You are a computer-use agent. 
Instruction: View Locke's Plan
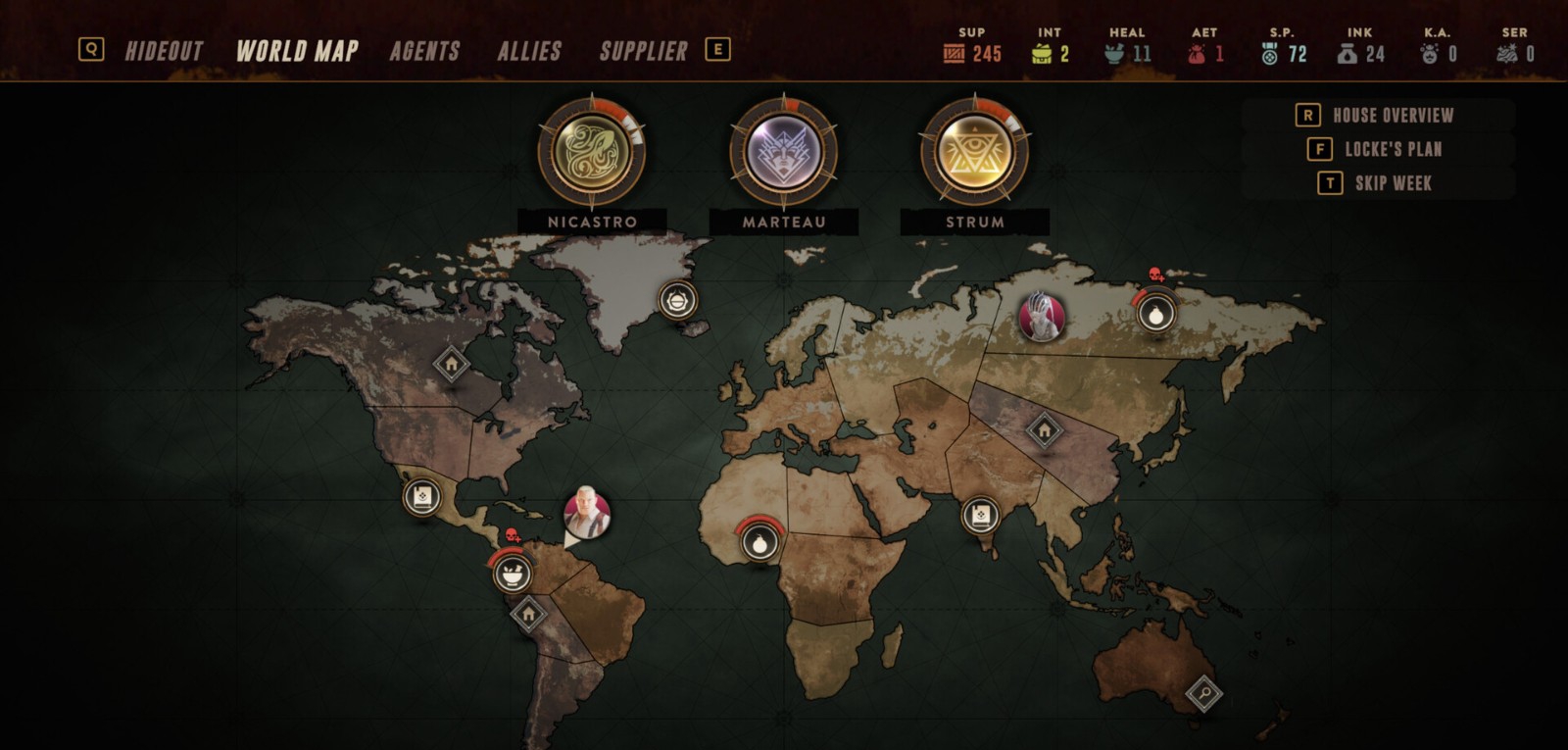click(1392, 149)
